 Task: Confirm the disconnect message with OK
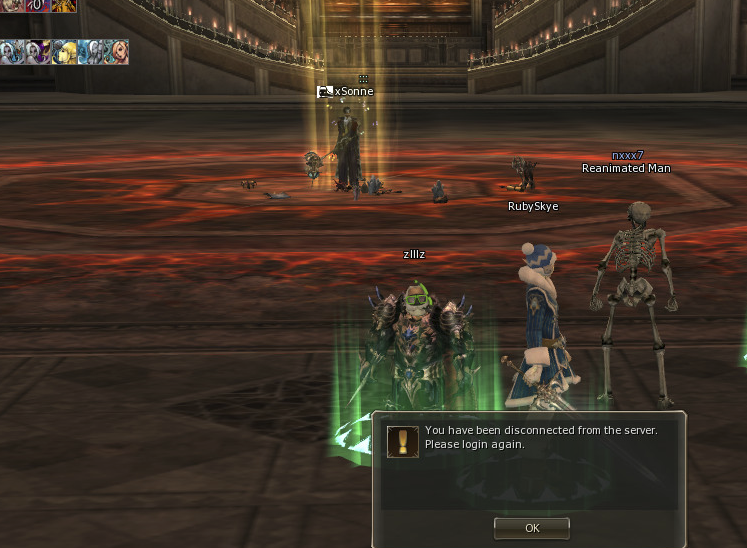click(531, 527)
